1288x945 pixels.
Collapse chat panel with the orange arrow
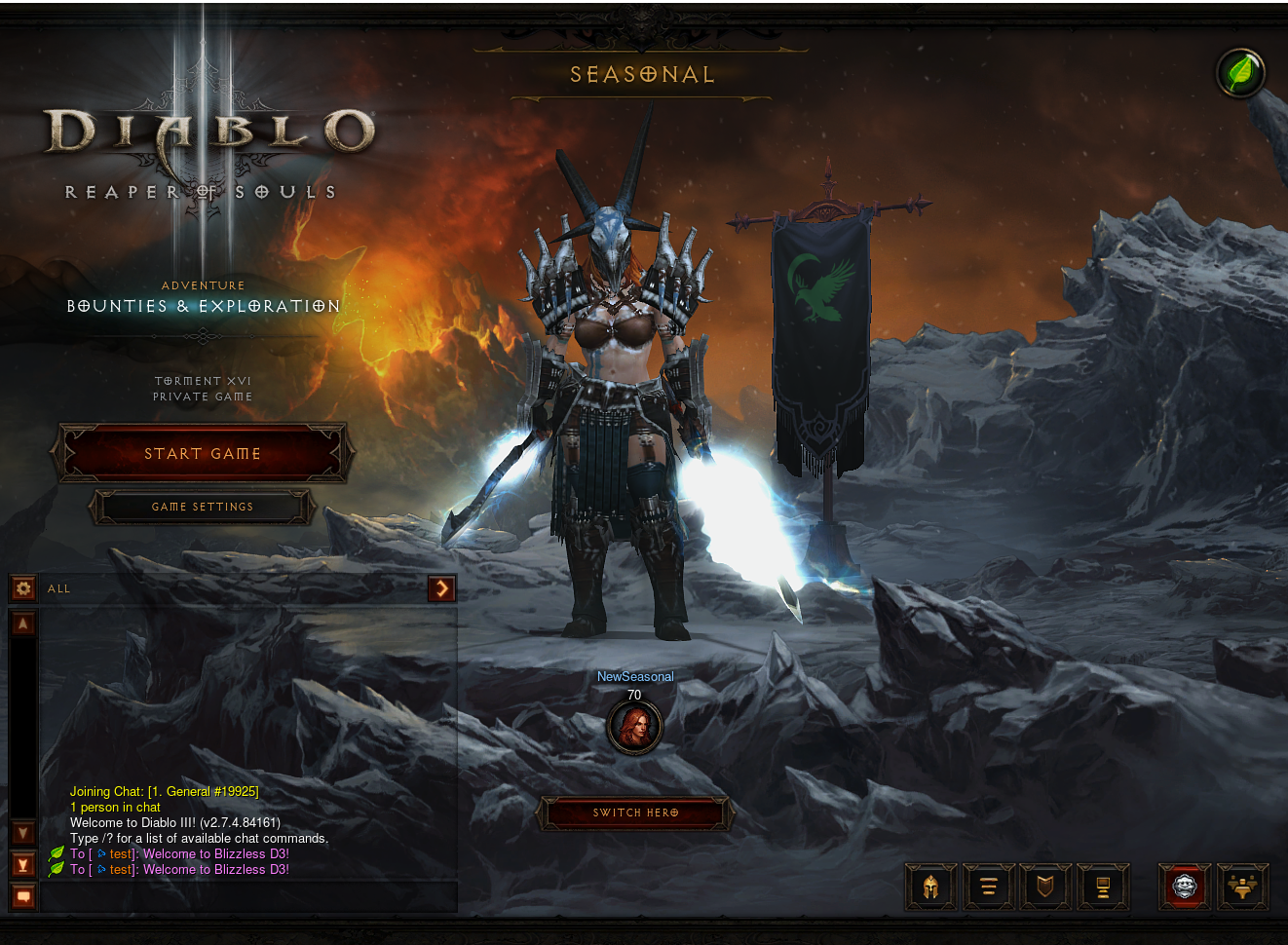point(441,587)
